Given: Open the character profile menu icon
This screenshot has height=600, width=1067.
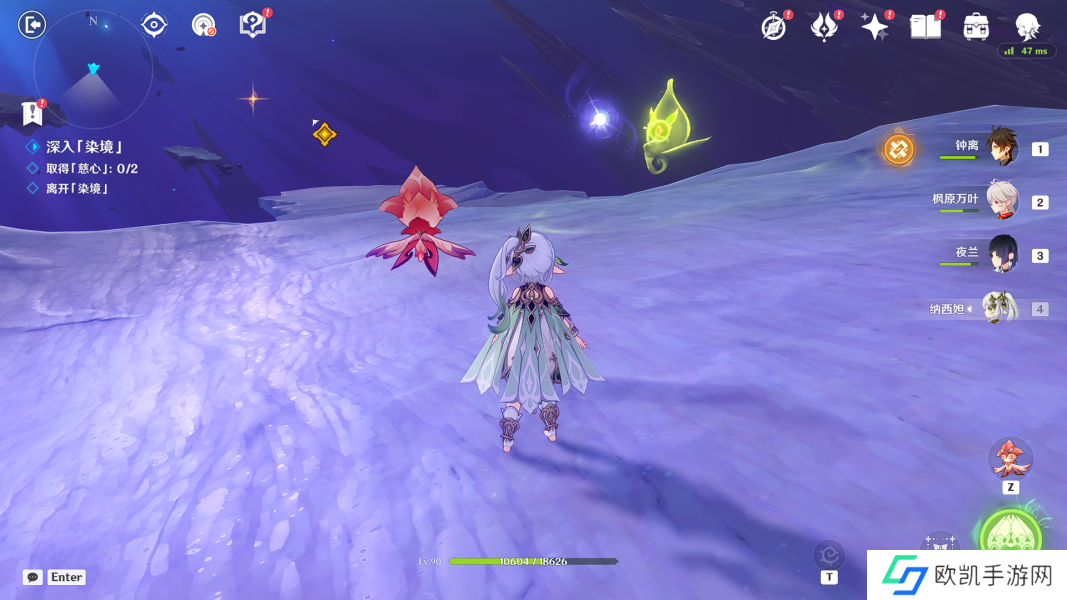Looking at the screenshot, I should point(1027,26).
